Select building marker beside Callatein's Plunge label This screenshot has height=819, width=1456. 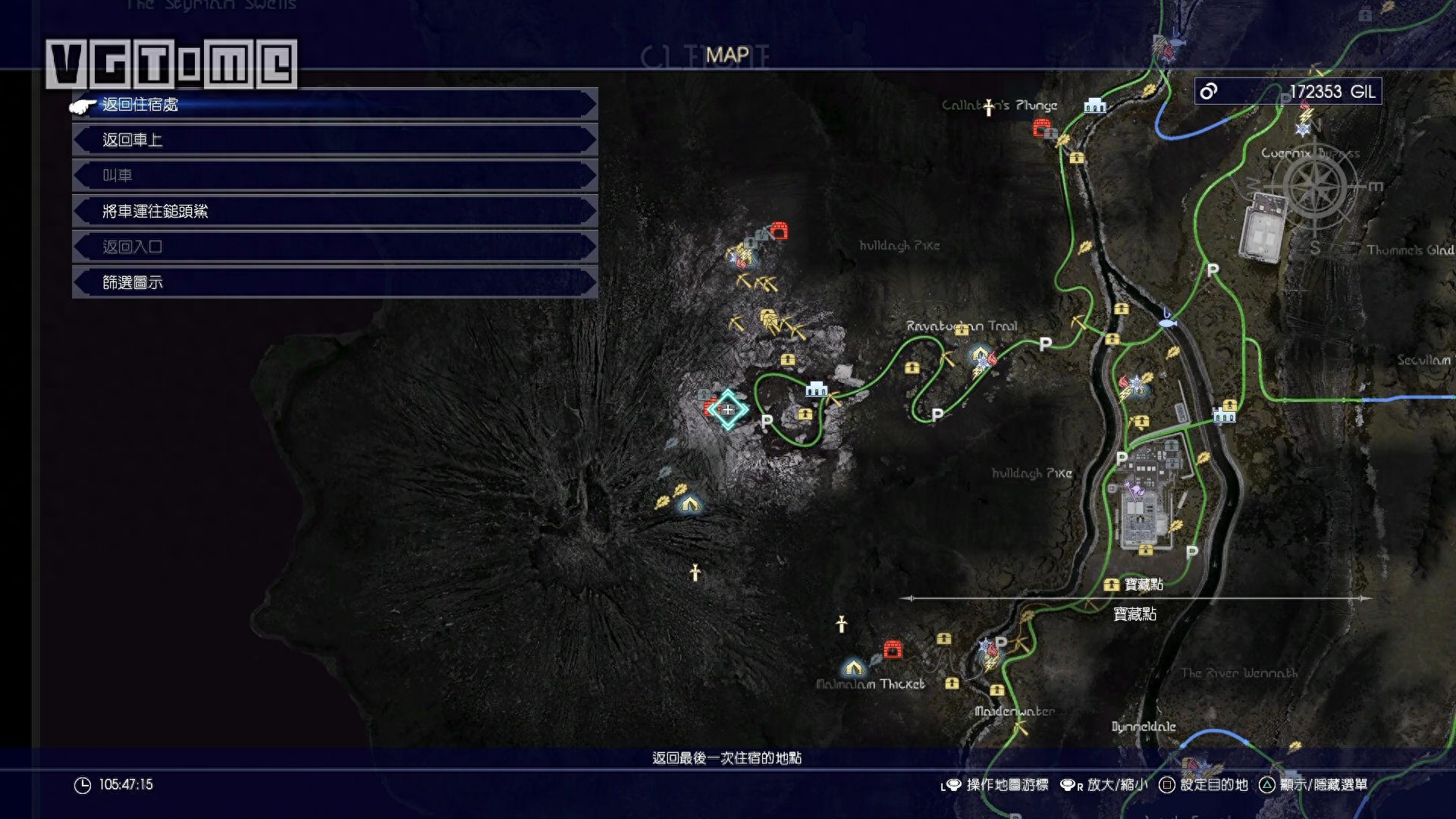(1094, 105)
